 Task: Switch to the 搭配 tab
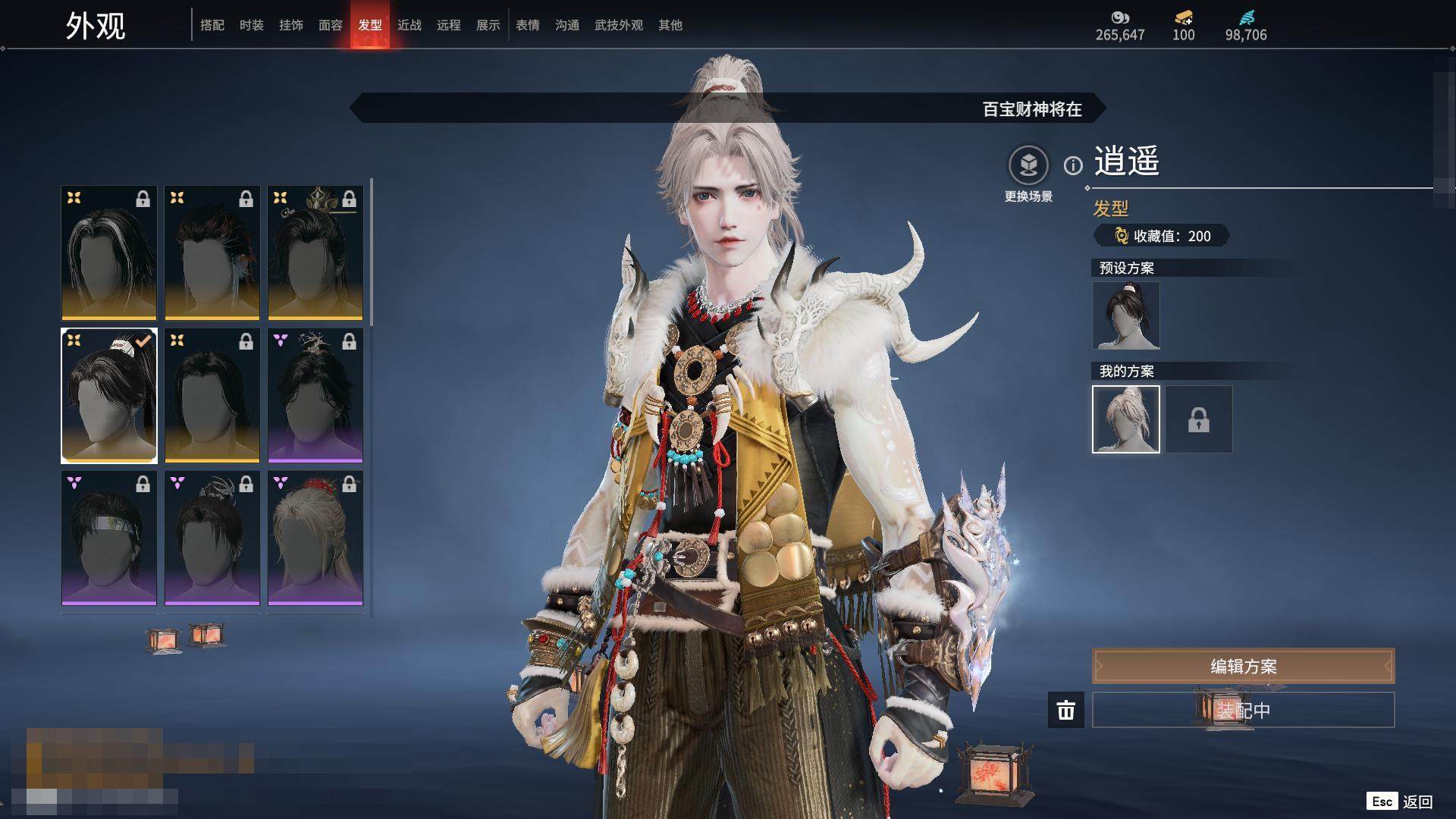(x=212, y=25)
